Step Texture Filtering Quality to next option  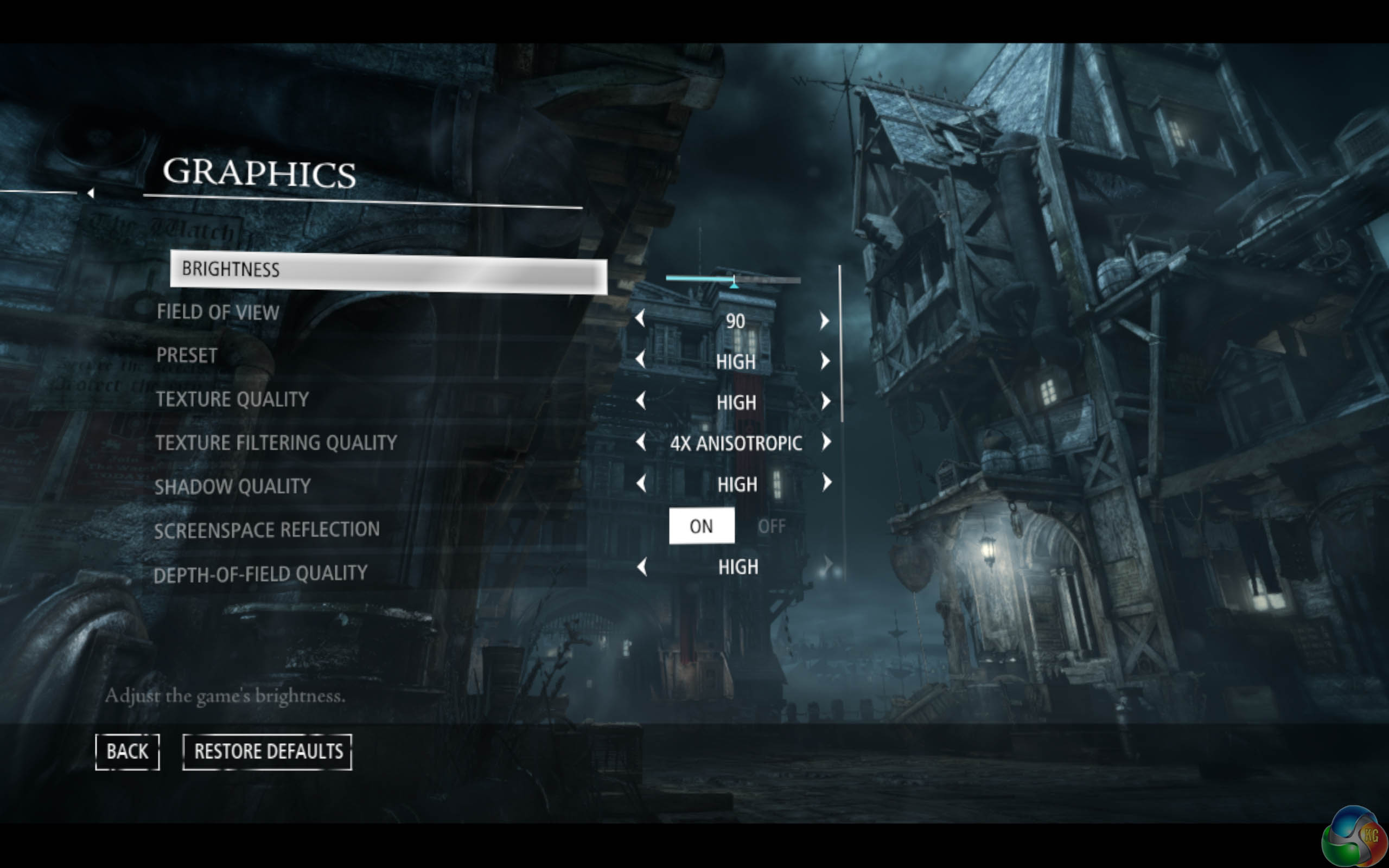pos(826,442)
